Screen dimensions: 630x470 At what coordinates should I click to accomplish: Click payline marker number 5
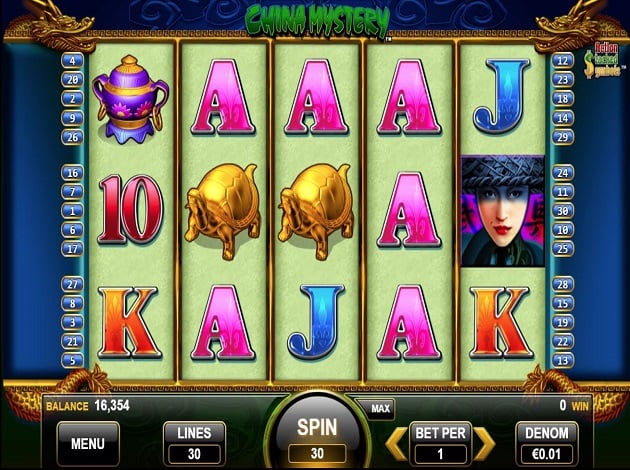(71, 360)
